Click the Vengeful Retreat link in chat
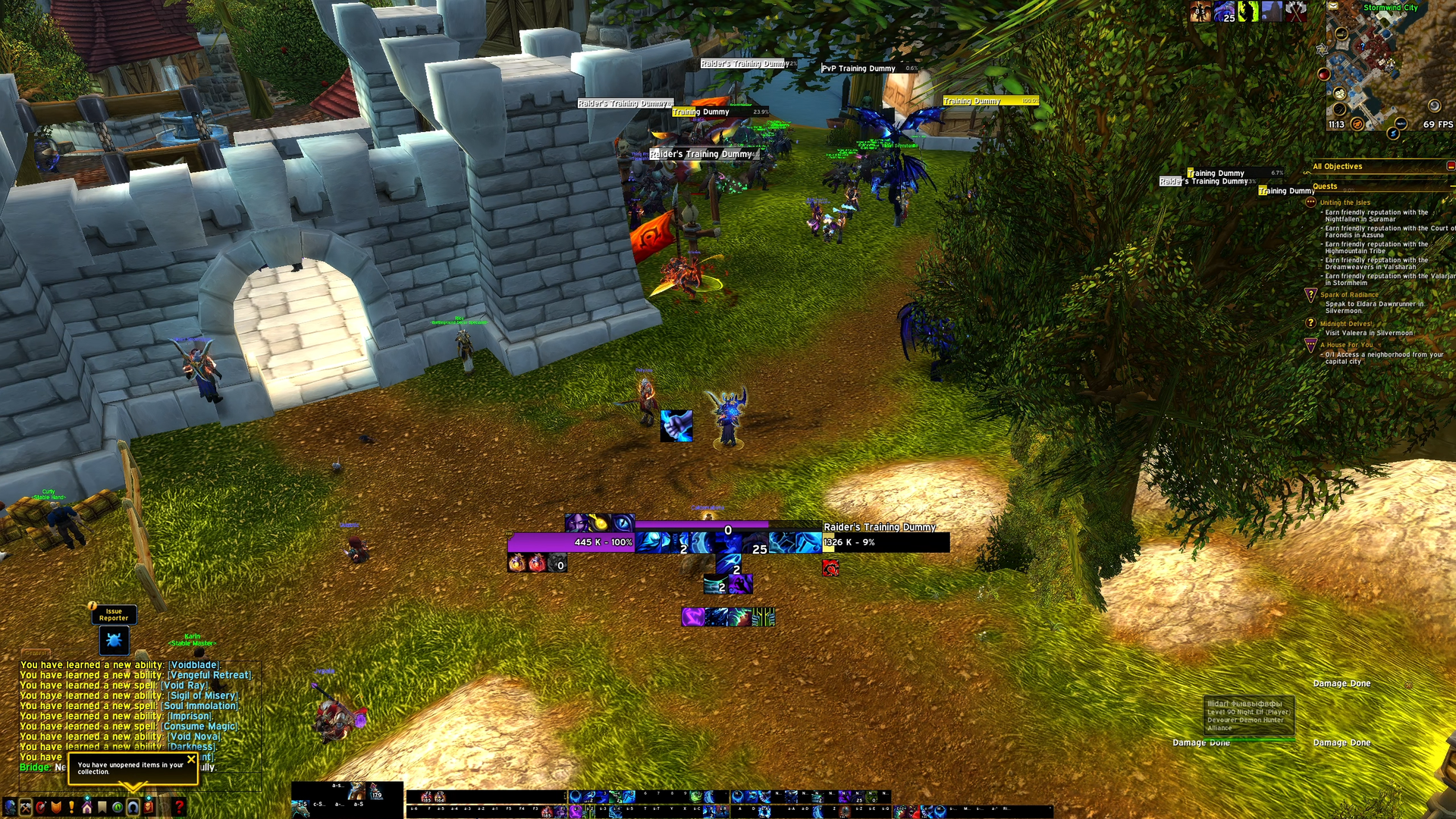 pos(209,675)
